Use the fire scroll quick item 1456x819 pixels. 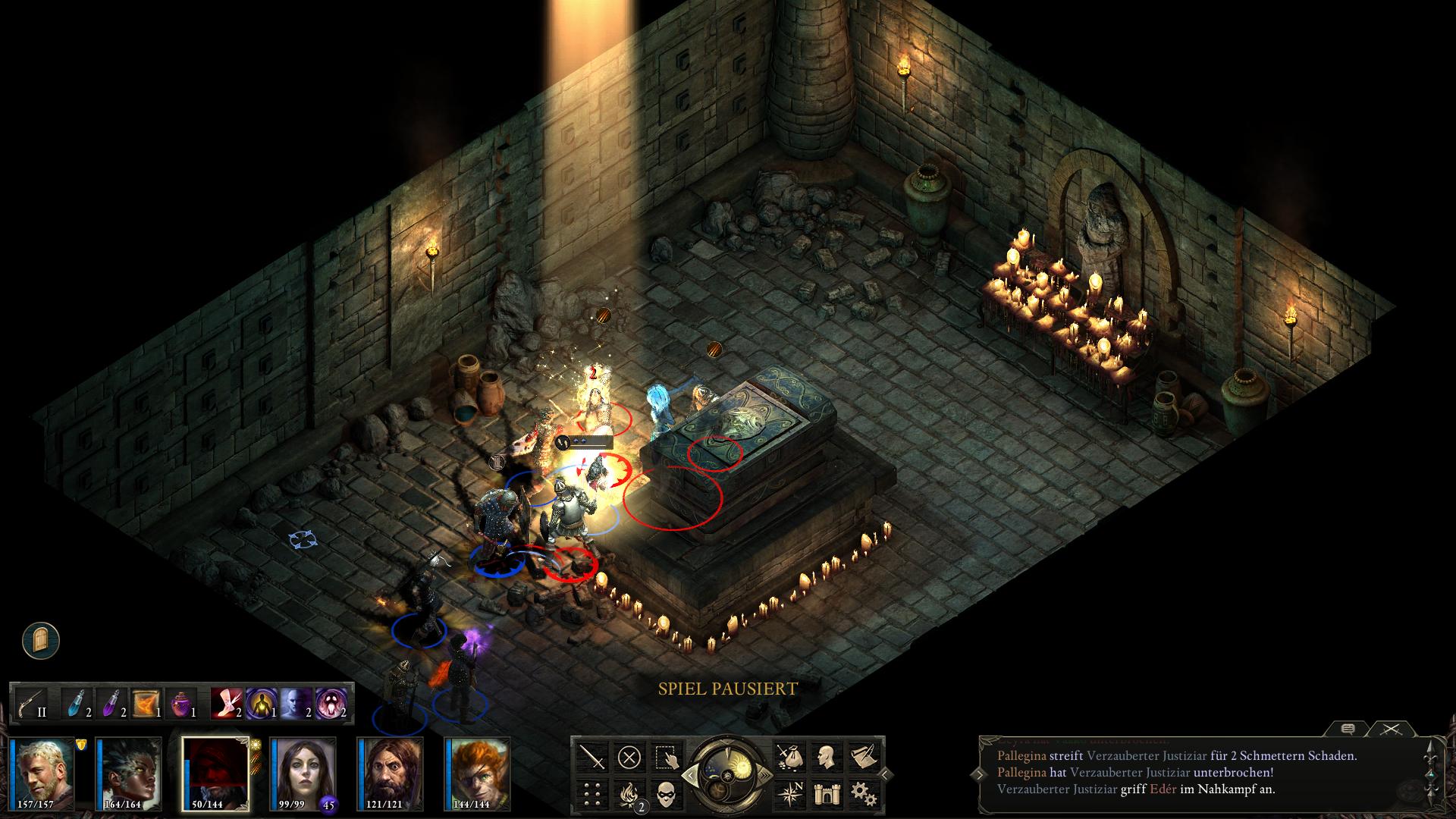146,704
